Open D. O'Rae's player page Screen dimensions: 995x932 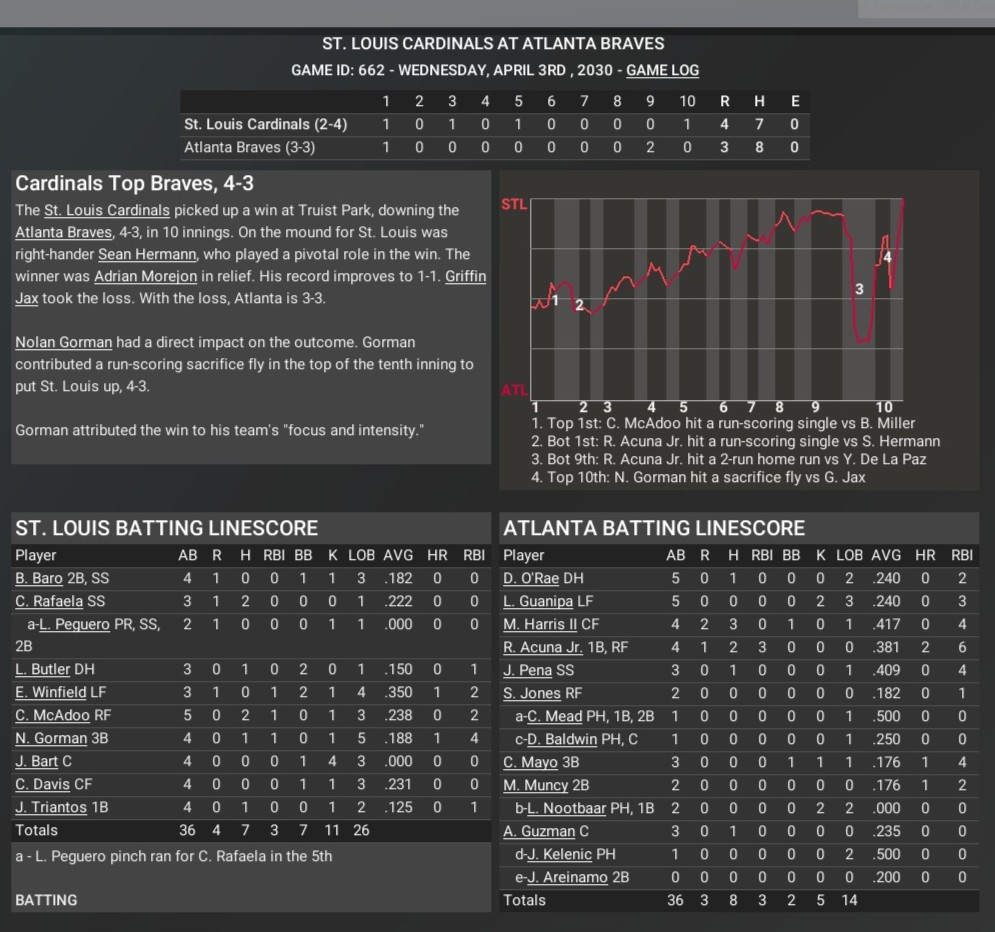(531, 578)
